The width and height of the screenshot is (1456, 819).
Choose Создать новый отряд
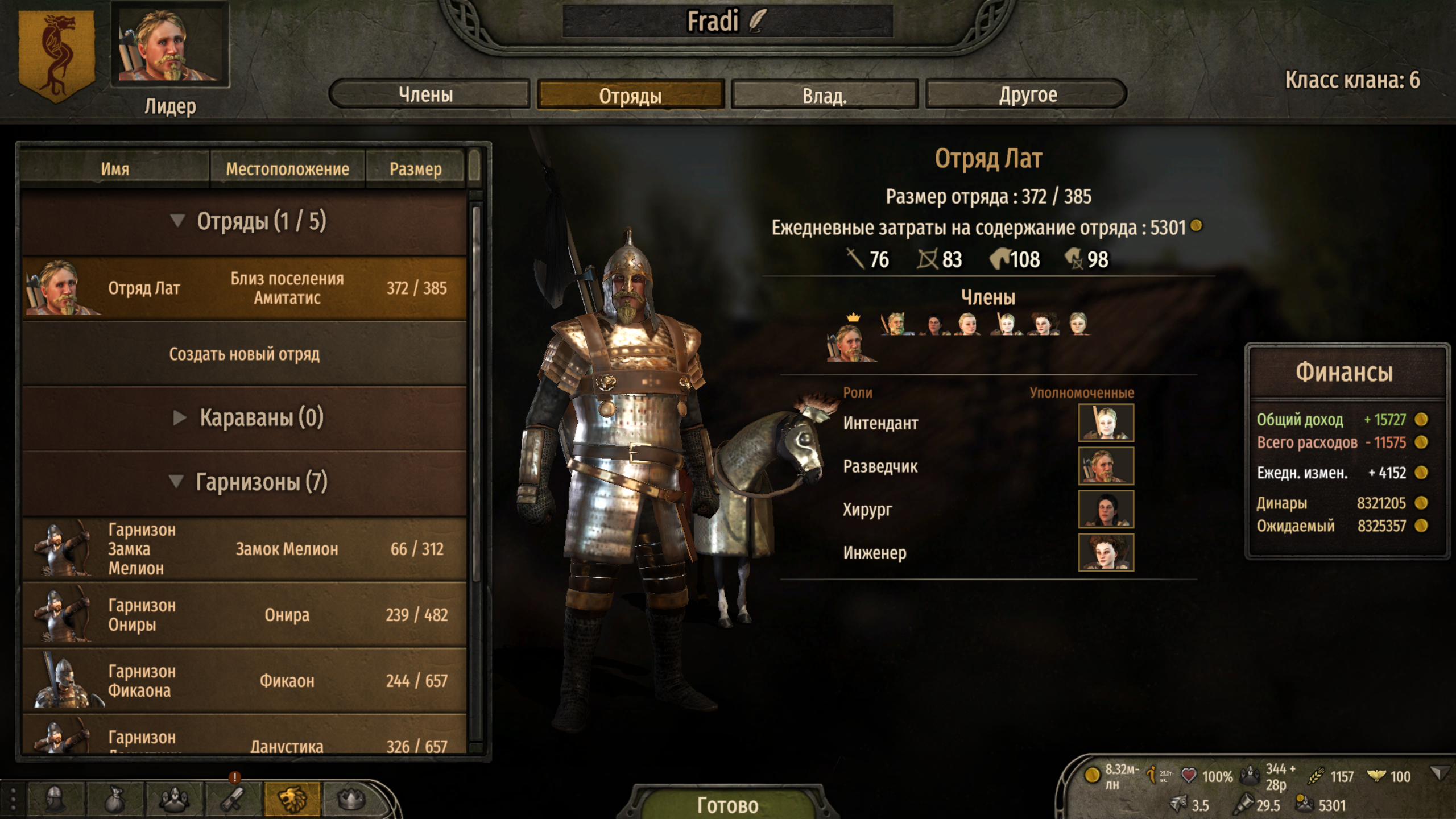(245, 354)
